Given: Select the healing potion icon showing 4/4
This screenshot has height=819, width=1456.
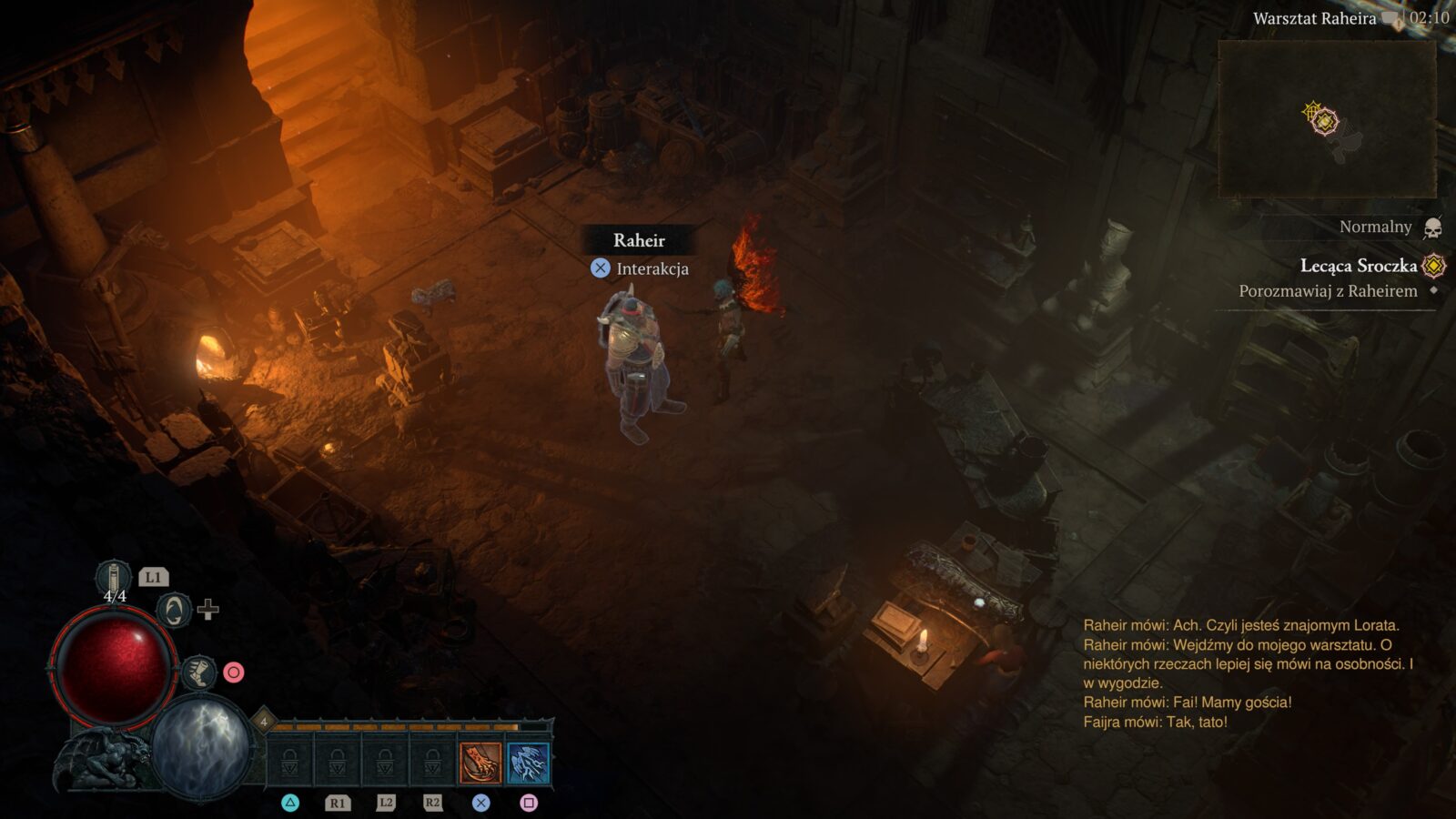Looking at the screenshot, I should tap(112, 576).
